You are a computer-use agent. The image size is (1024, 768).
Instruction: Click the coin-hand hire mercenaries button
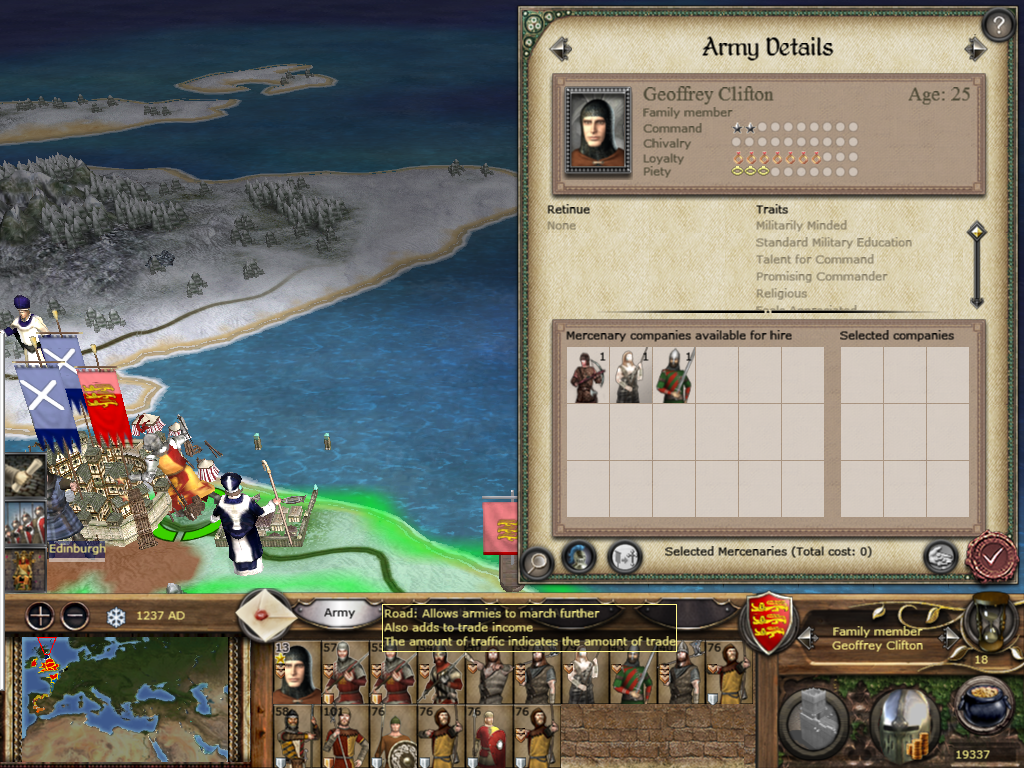[x=939, y=557]
